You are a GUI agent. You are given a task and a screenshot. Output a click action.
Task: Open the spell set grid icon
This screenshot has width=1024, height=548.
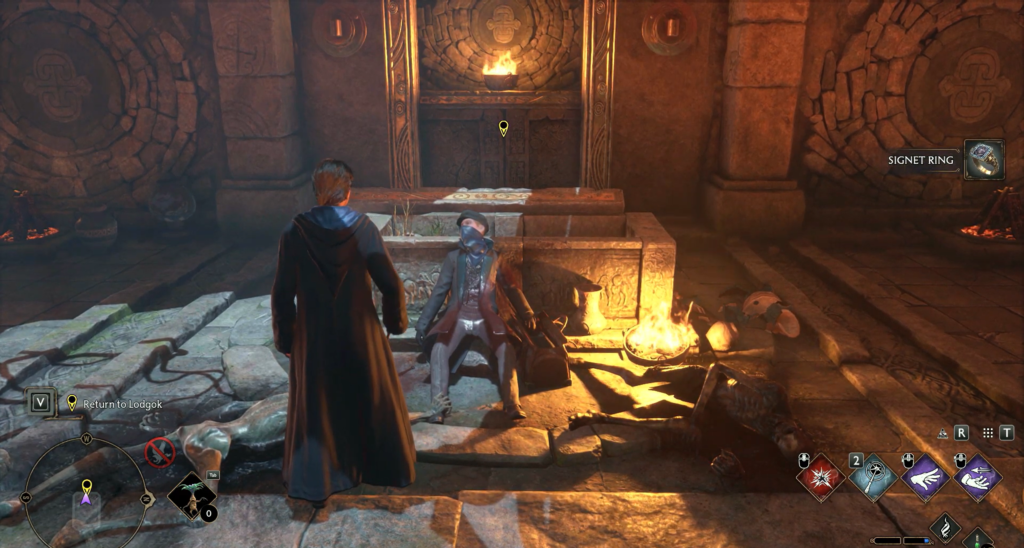(988, 433)
